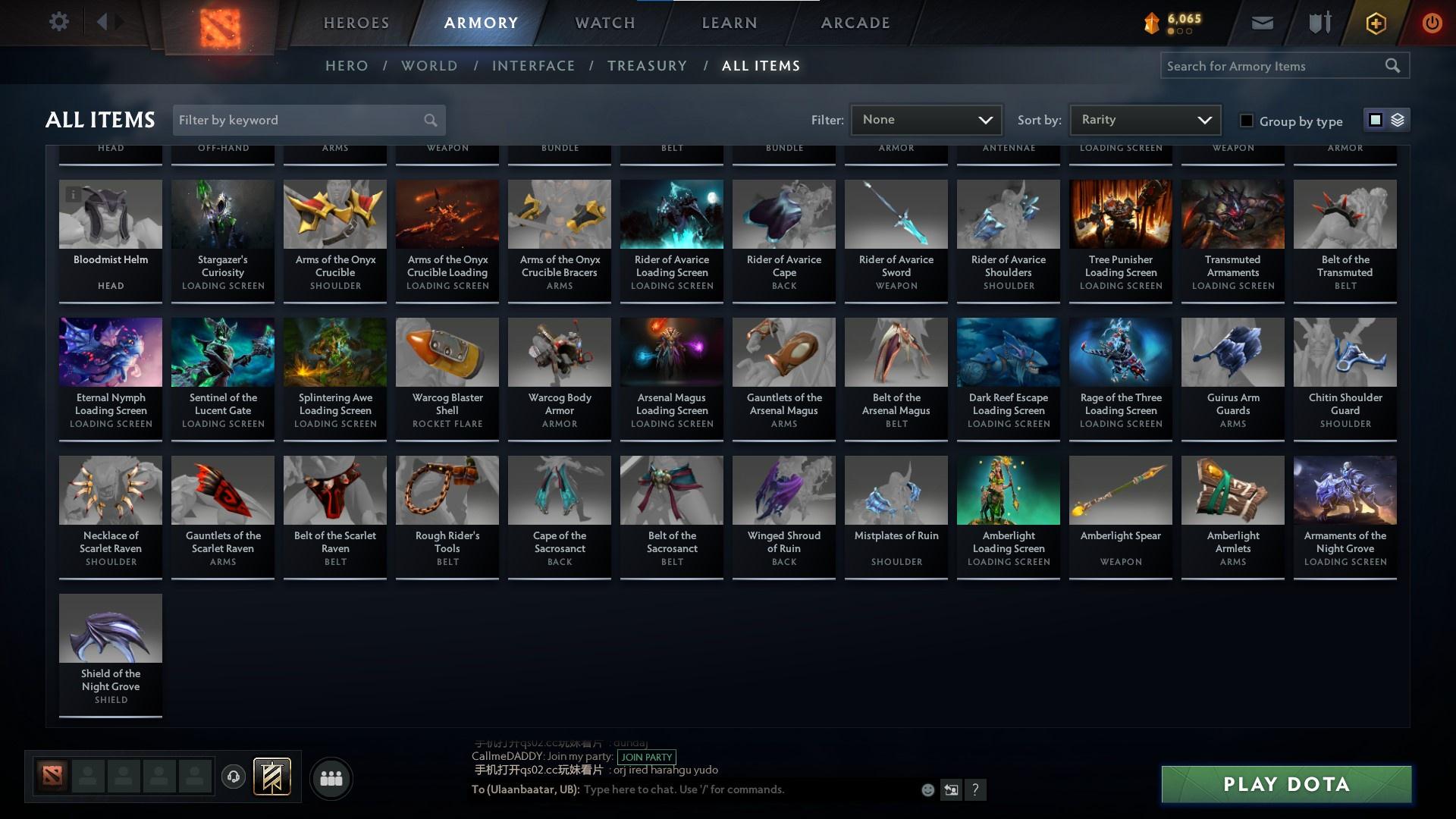Open the settings gear icon
This screenshot has height=819, width=1456.
[59, 21]
